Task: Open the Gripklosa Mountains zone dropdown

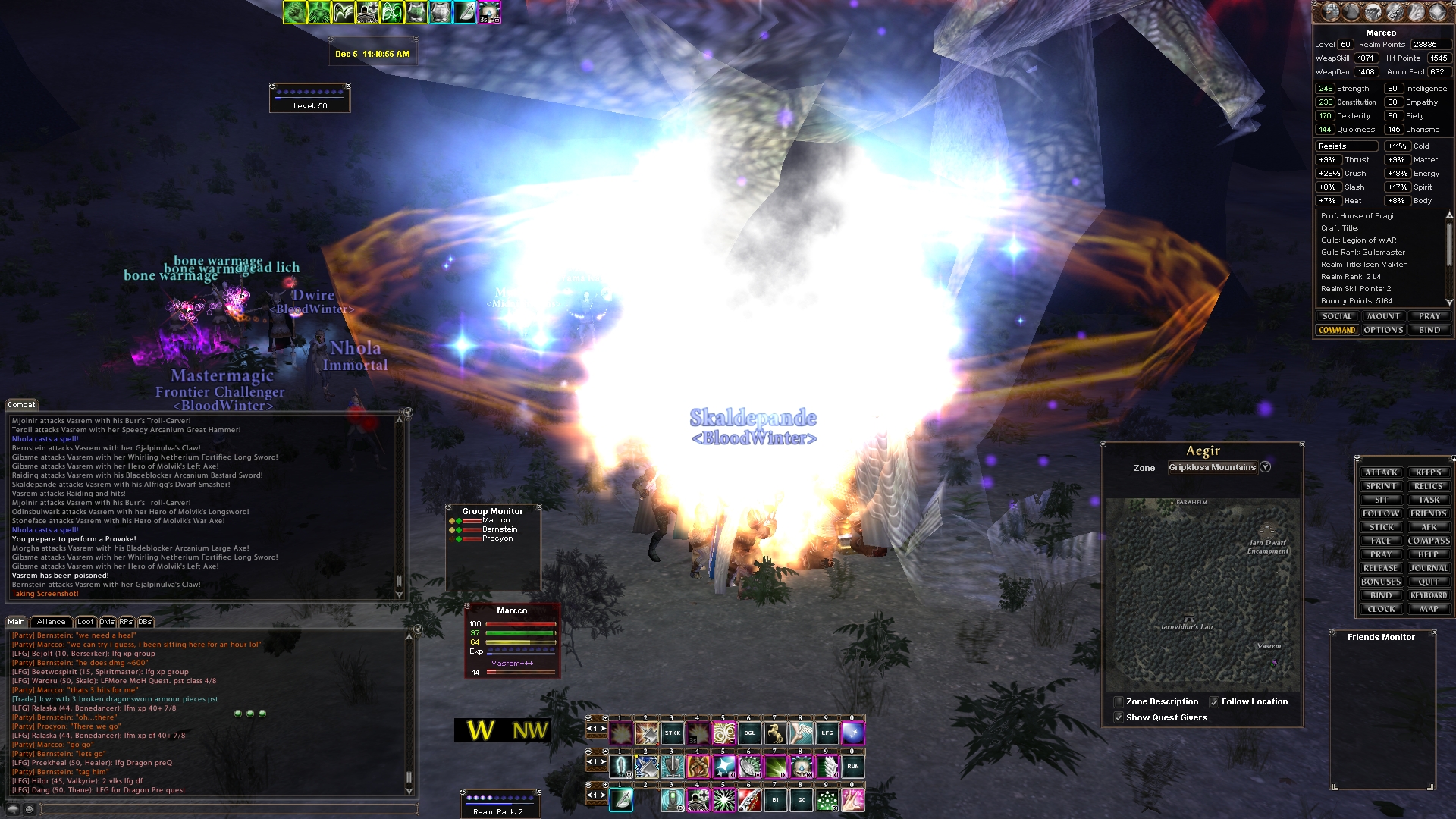Action: (1265, 467)
